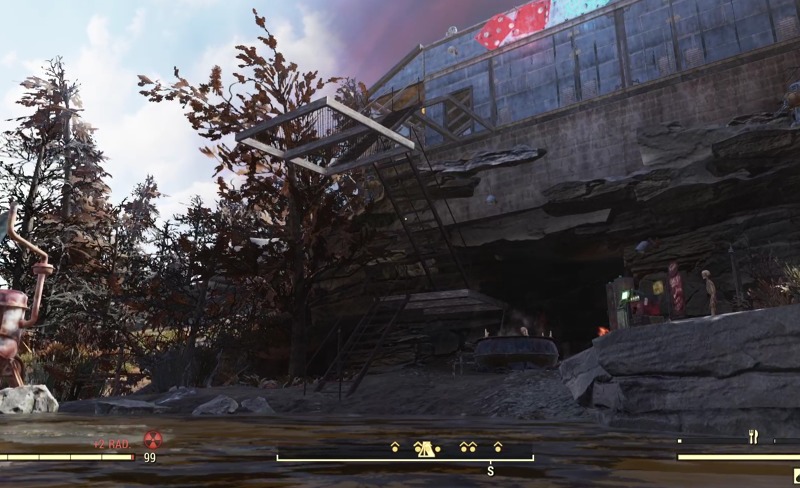The height and width of the screenshot is (488, 800).
Task: Click the S heading on the compass
Action: (x=491, y=470)
